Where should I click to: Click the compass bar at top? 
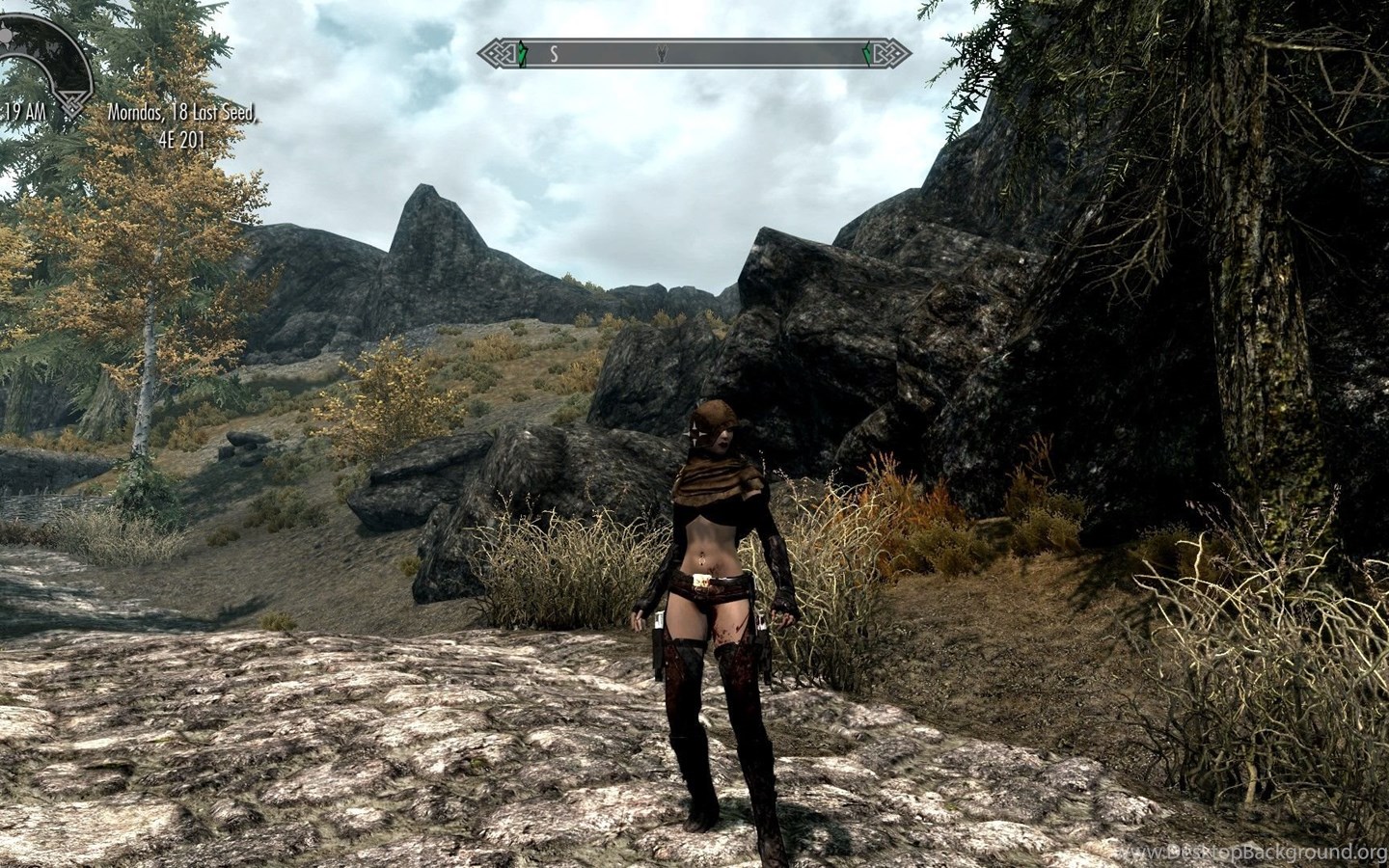point(694,54)
